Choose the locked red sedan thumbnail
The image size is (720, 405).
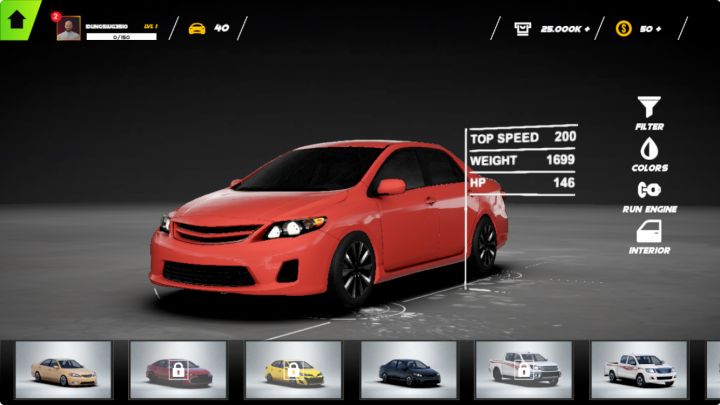[x=177, y=371]
